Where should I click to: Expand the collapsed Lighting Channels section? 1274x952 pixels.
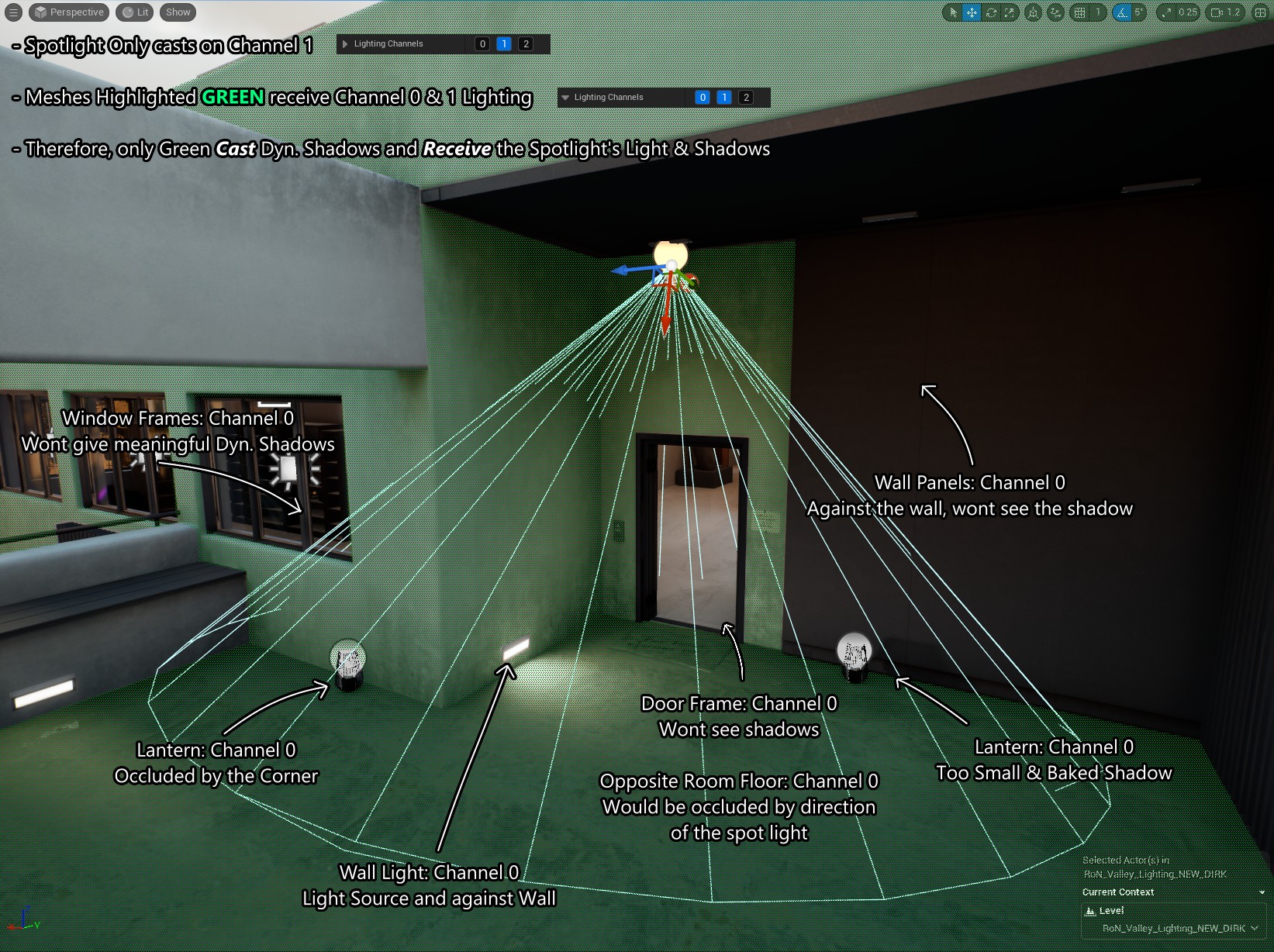coord(344,43)
